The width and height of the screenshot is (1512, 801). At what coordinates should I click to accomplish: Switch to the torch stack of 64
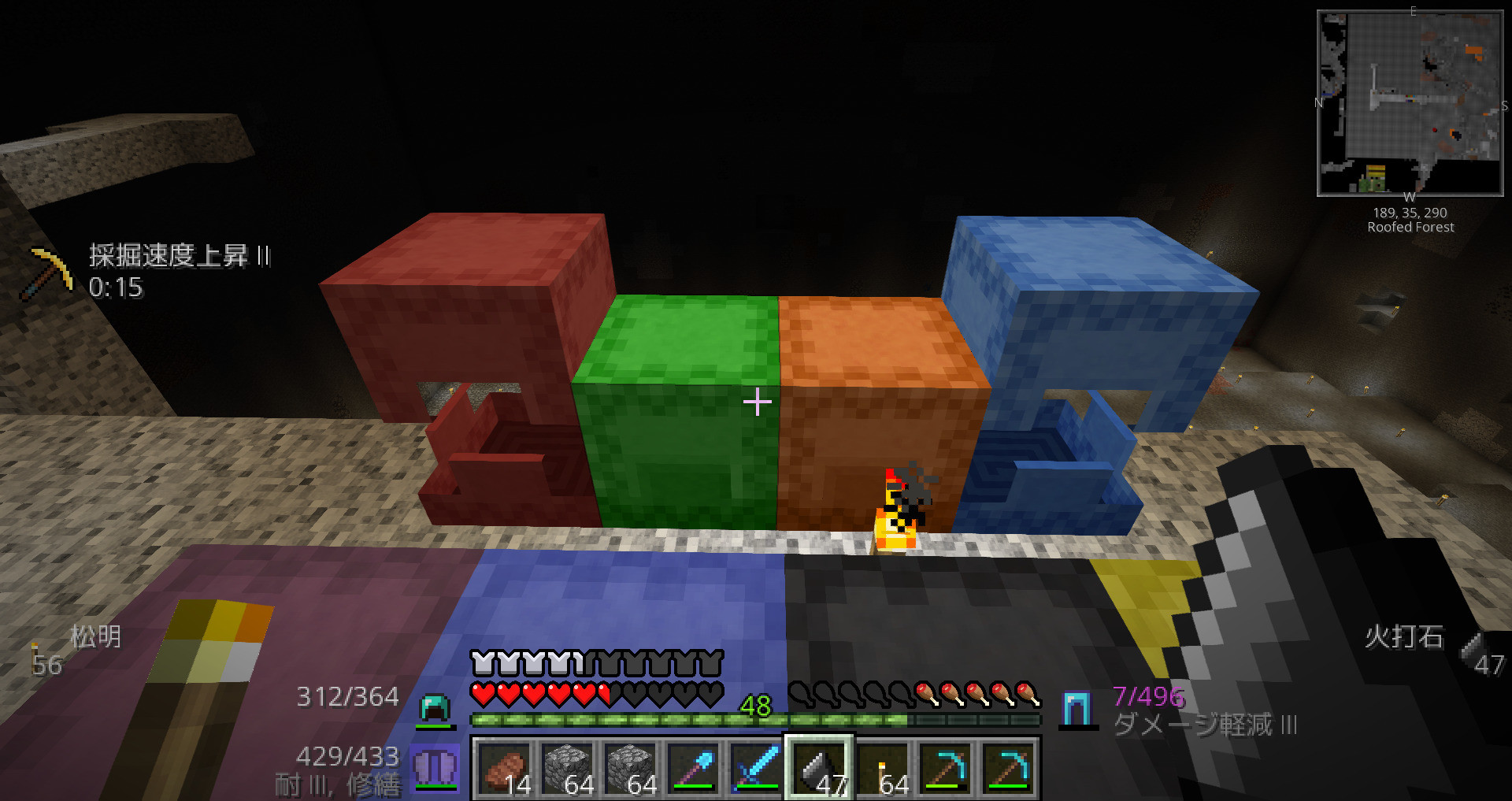pos(884,769)
